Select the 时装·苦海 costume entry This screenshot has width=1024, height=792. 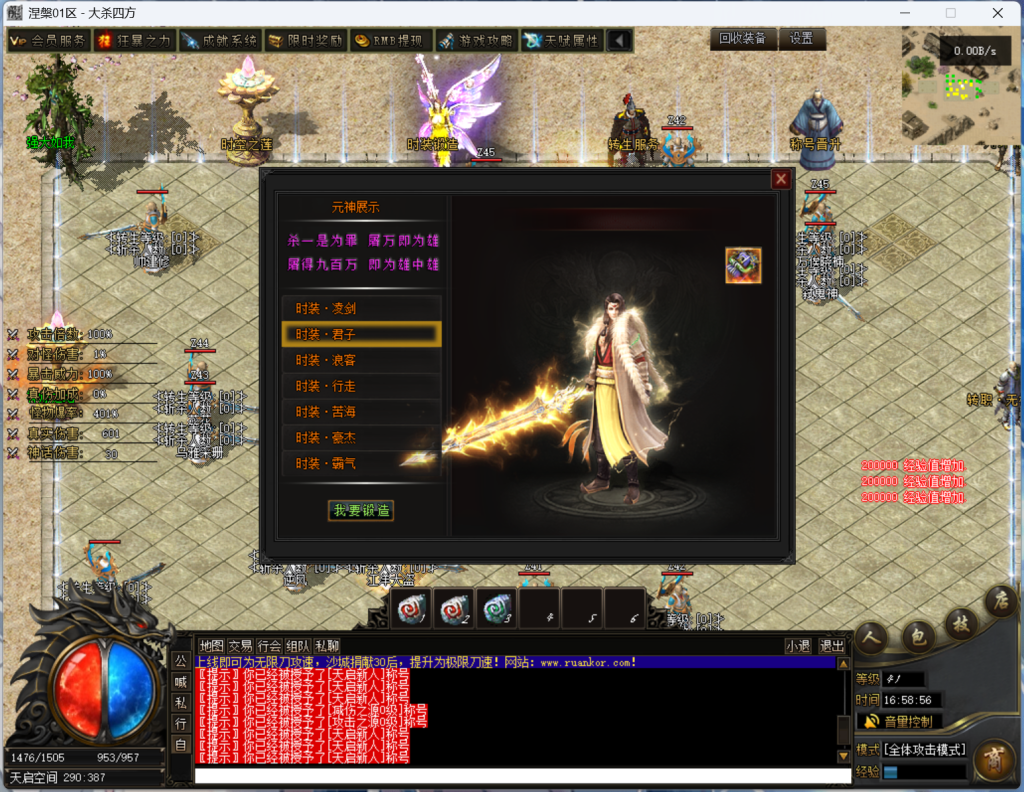pos(361,412)
